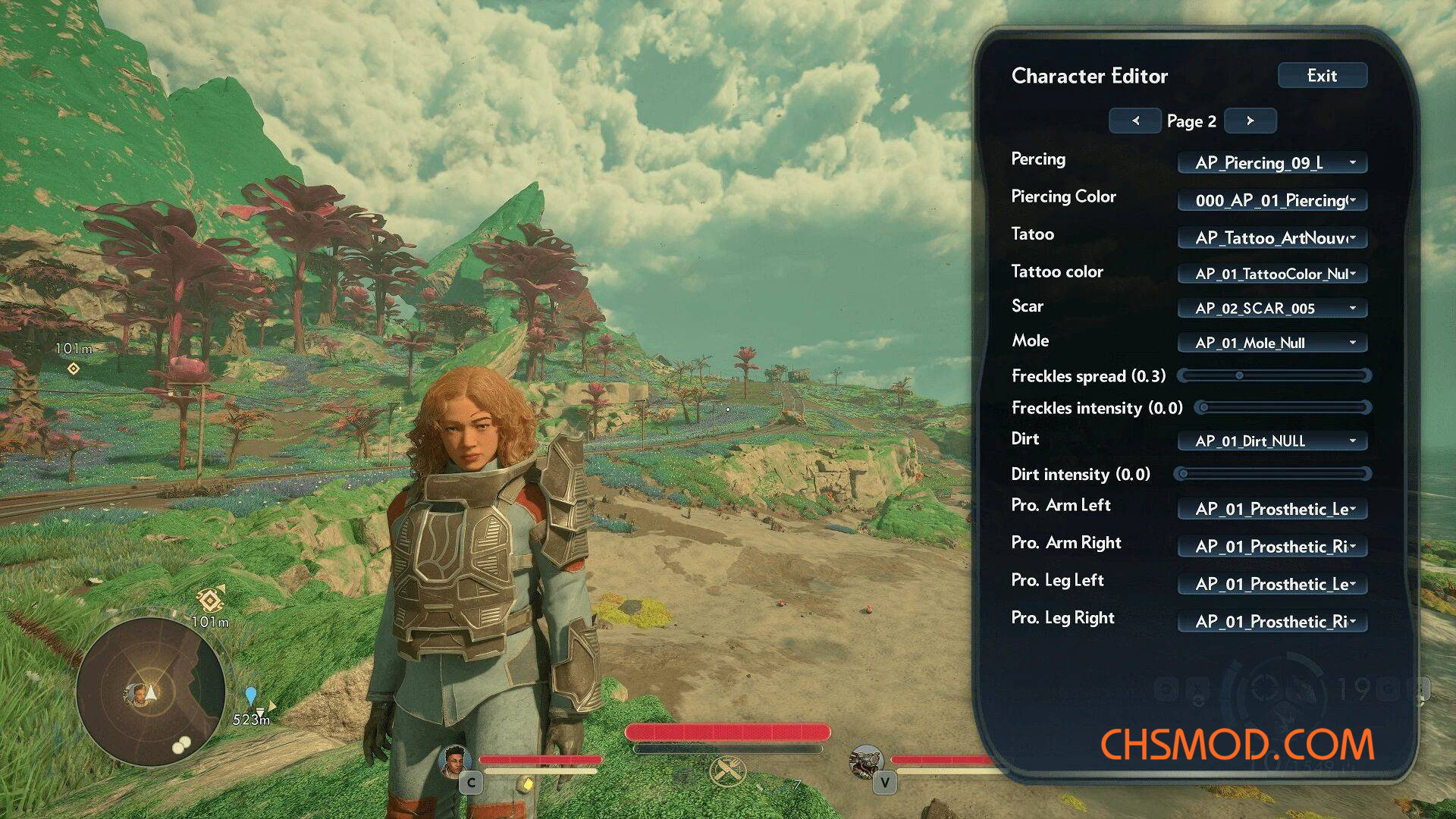Expand the Tatoo selection dropdown
Image resolution: width=1456 pixels, height=819 pixels.
pyautogui.click(x=1272, y=238)
